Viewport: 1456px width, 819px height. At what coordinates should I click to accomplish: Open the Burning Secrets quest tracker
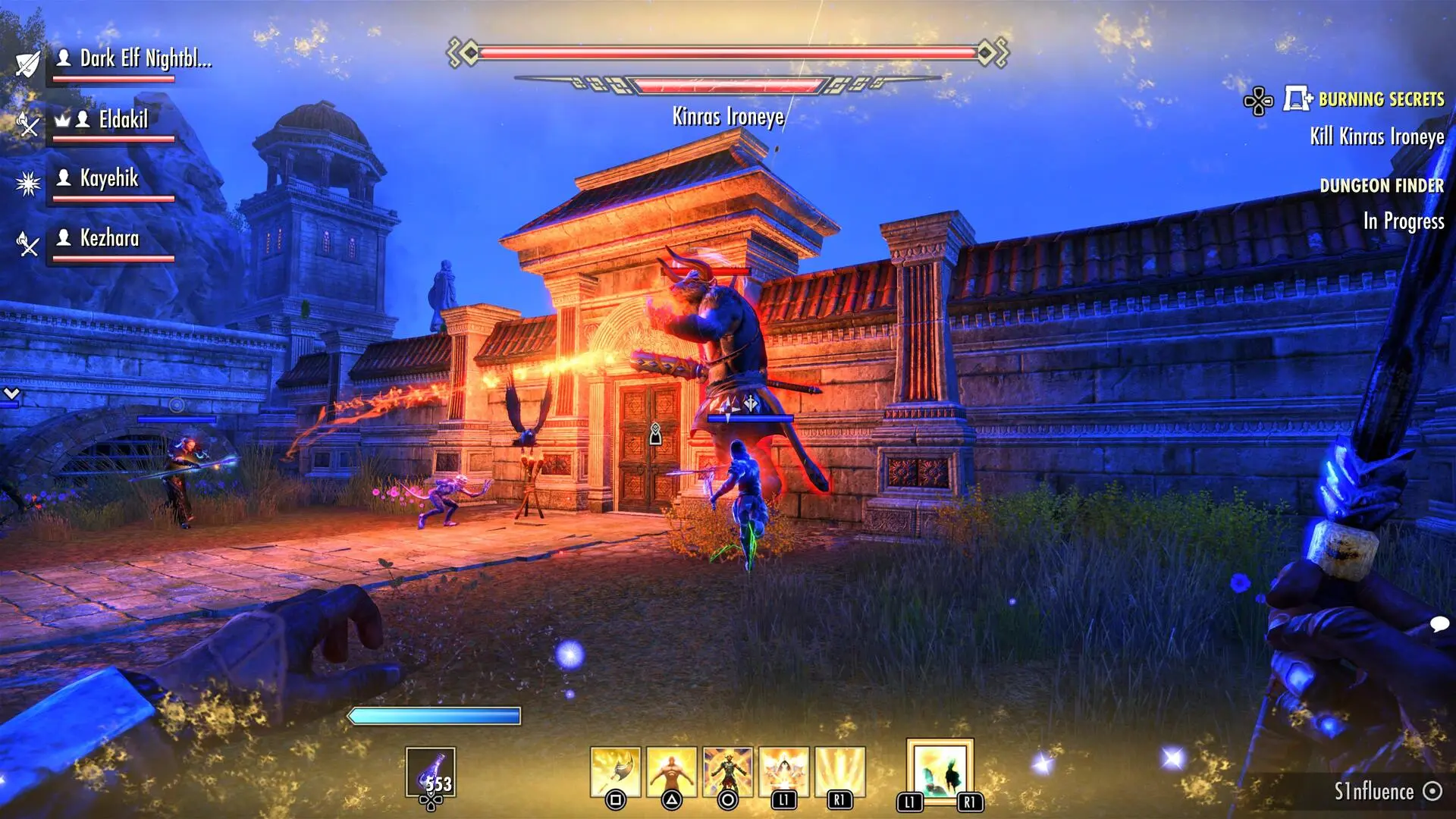[x=1380, y=99]
